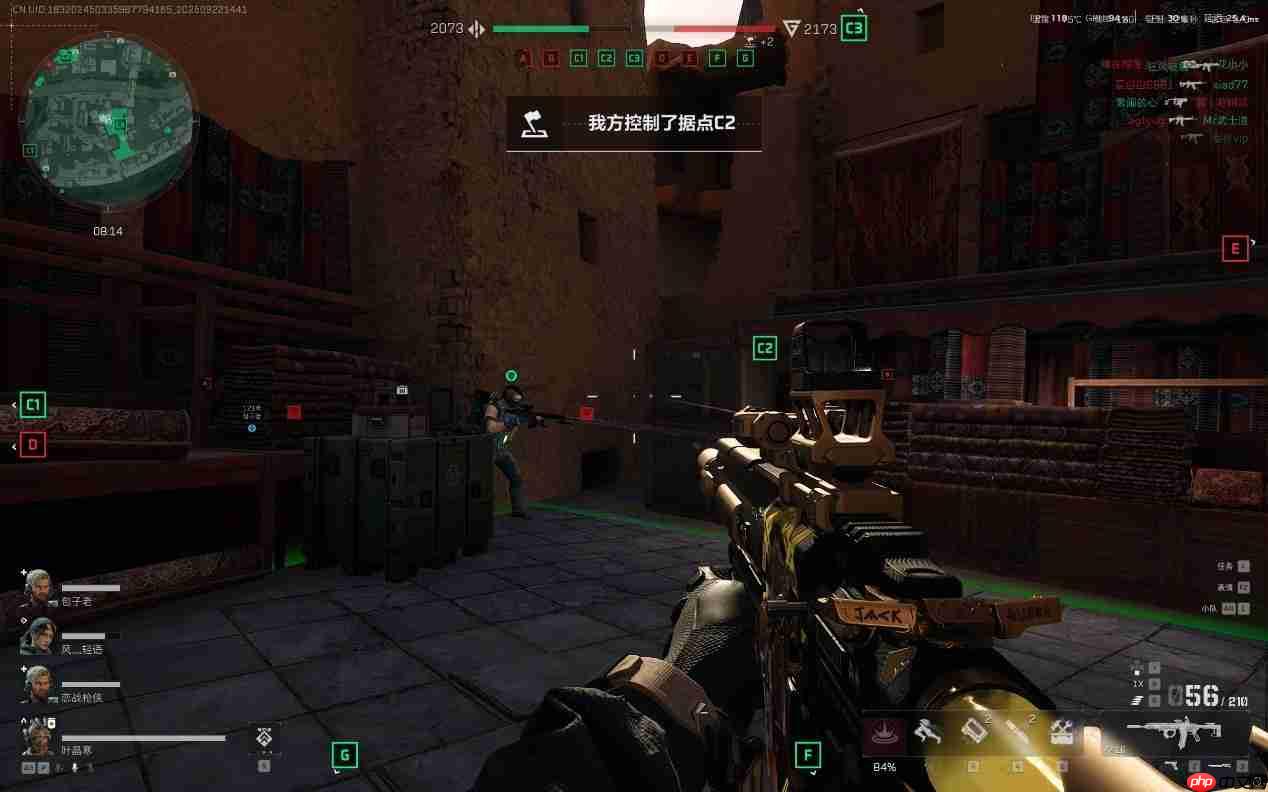Select objective A in the top capture strip
Image resolution: width=1268 pixels, height=792 pixels.
[523, 58]
